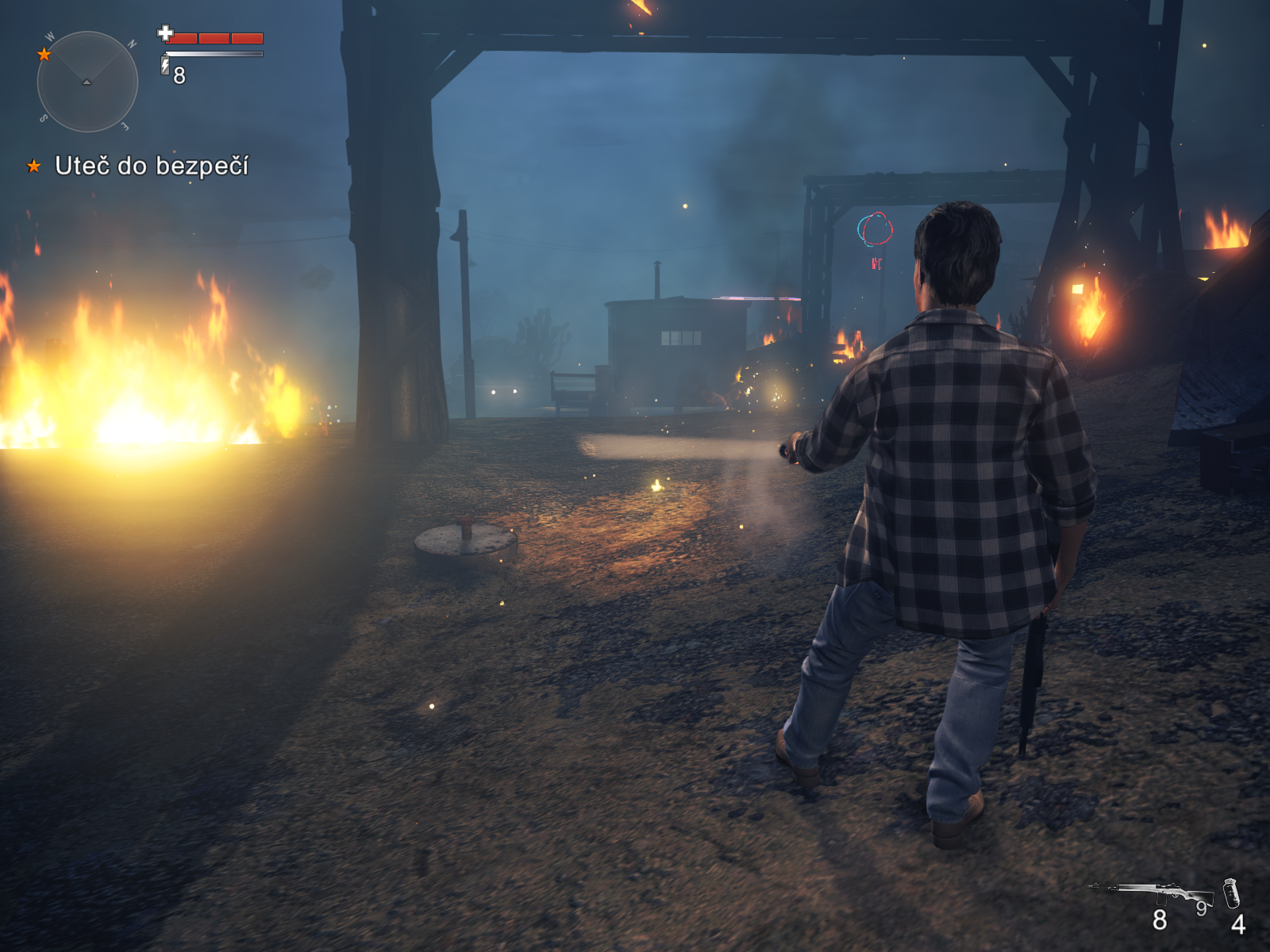The width and height of the screenshot is (1270, 952).
Task: Choose the flashbang grenade icon
Action: pos(1231,893)
